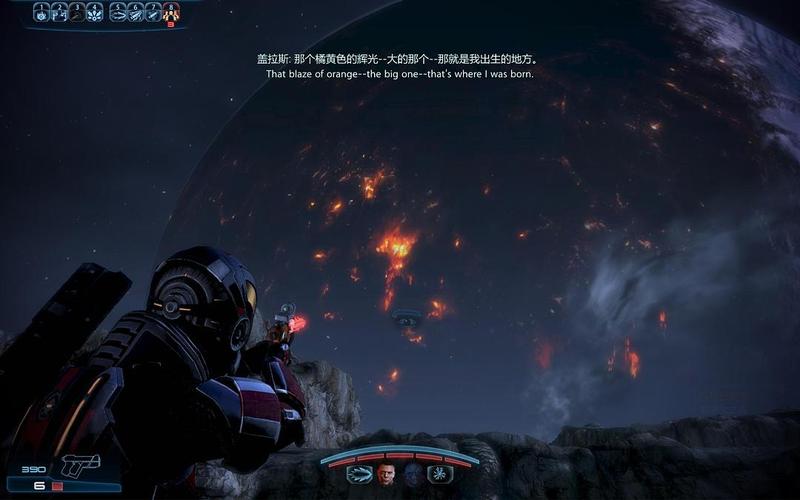Trigger the burst power in slot 4
The width and height of the screenshot is (800, 500).
tap(95, 12)
